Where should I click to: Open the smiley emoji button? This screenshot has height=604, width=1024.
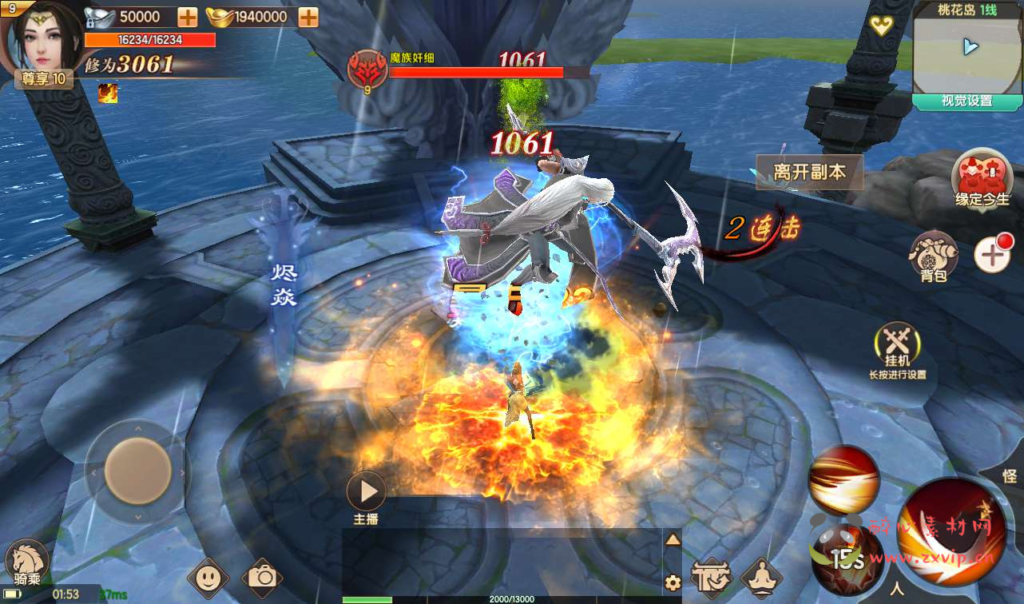207,577
